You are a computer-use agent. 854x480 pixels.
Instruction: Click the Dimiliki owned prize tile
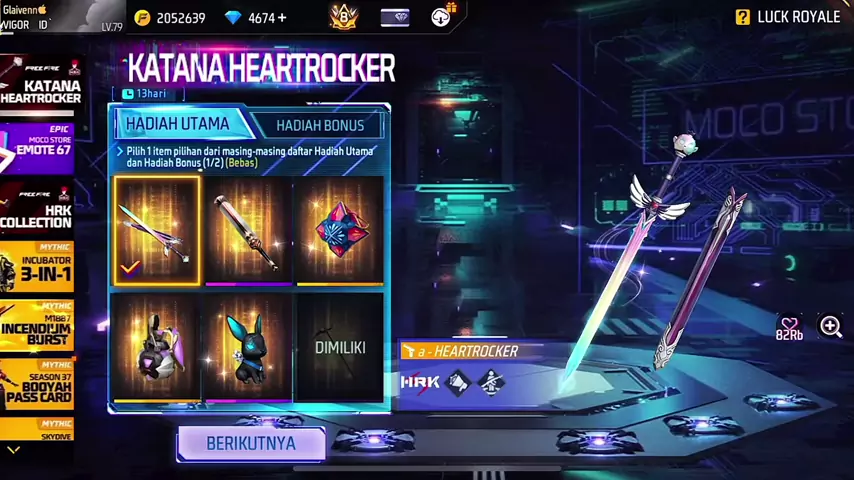(x=339, y=347)
